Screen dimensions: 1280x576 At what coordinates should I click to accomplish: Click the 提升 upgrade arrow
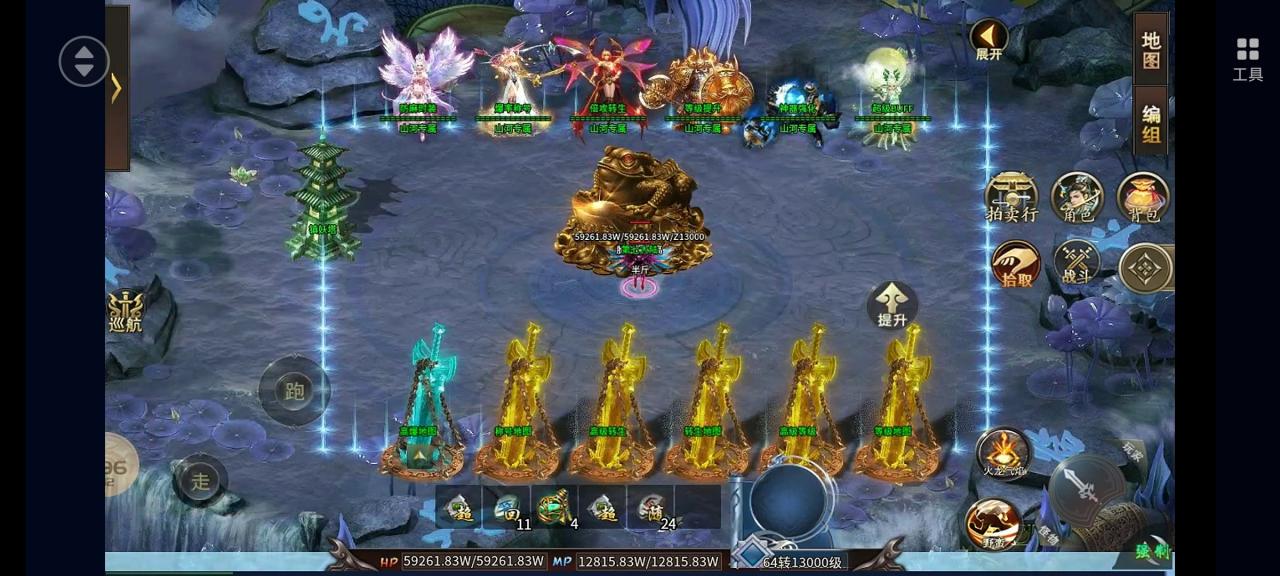coord(892,304)
